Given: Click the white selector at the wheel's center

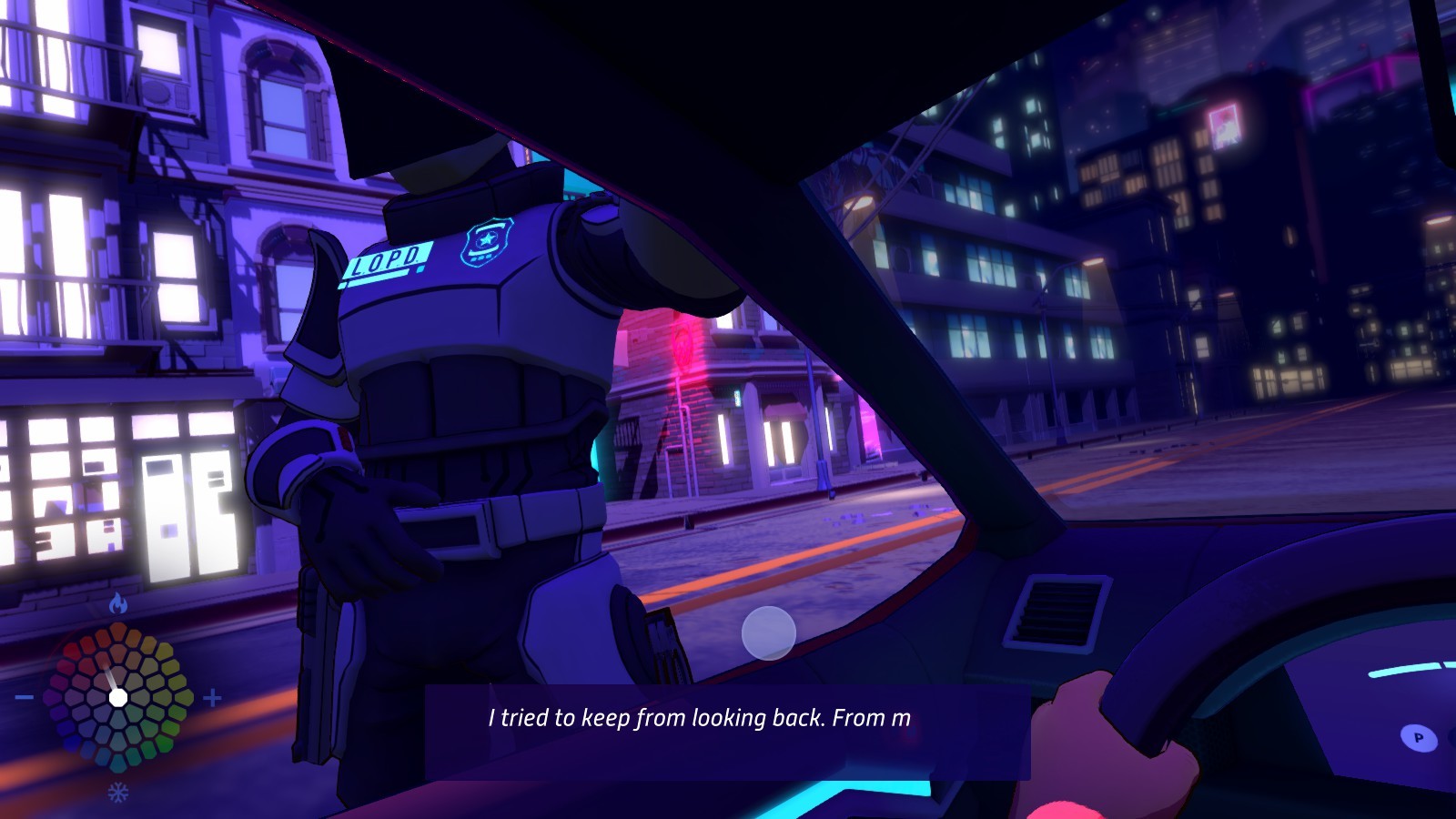Looking at the screenshot, I should click(117, 697).
